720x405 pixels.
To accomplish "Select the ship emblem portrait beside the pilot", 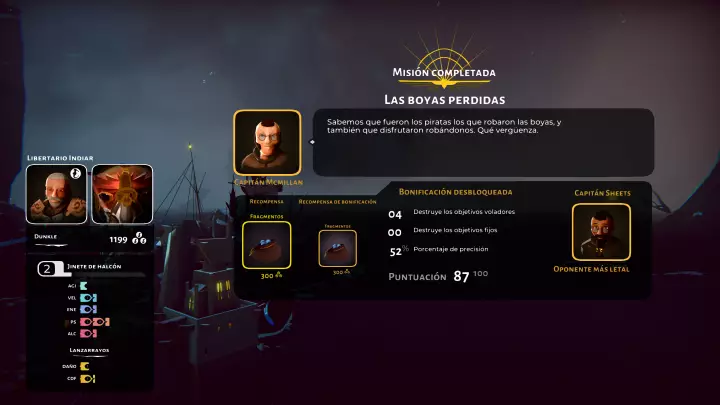I will click(122, 194).
